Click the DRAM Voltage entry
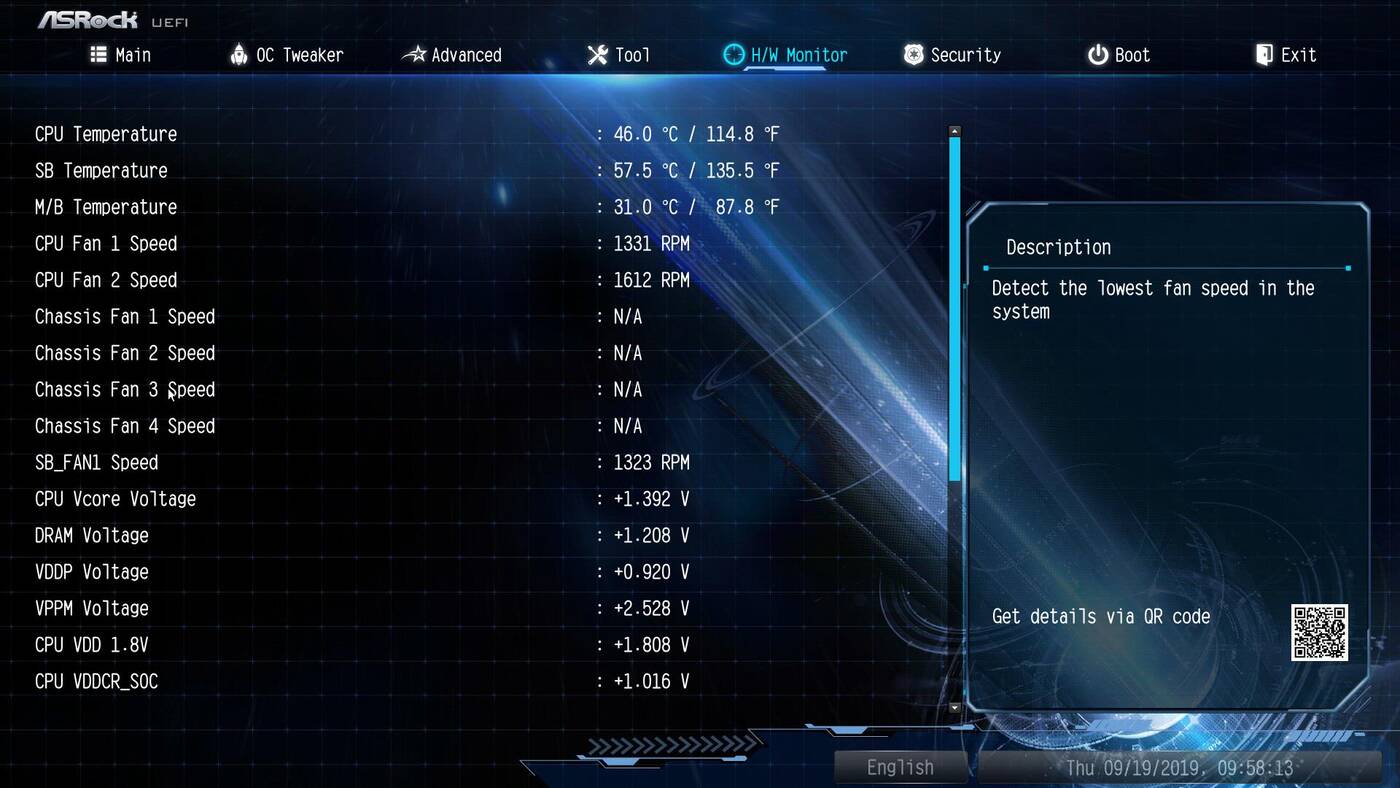 click(92, 536)
